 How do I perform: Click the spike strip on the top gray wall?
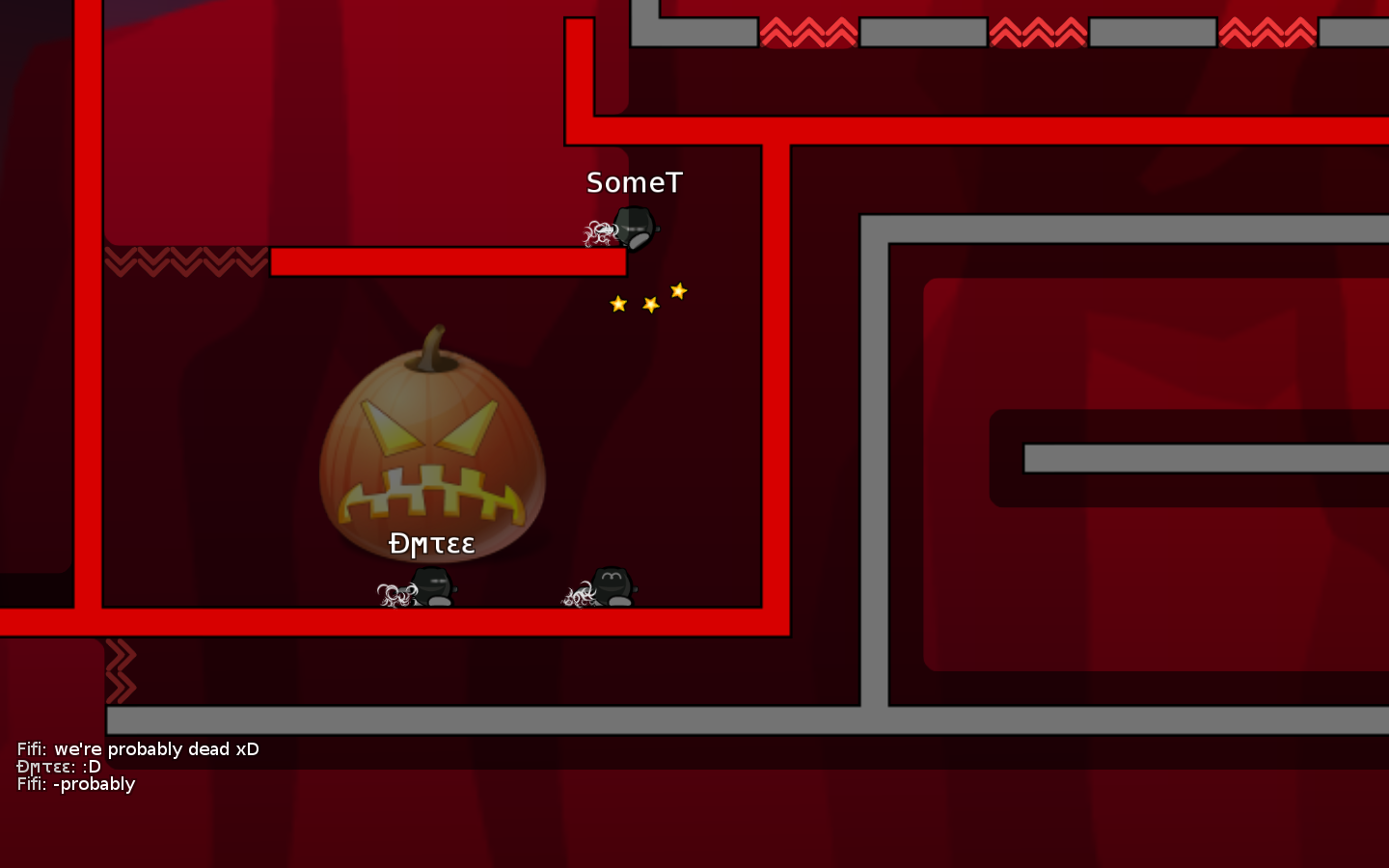[x=810, y=31]
